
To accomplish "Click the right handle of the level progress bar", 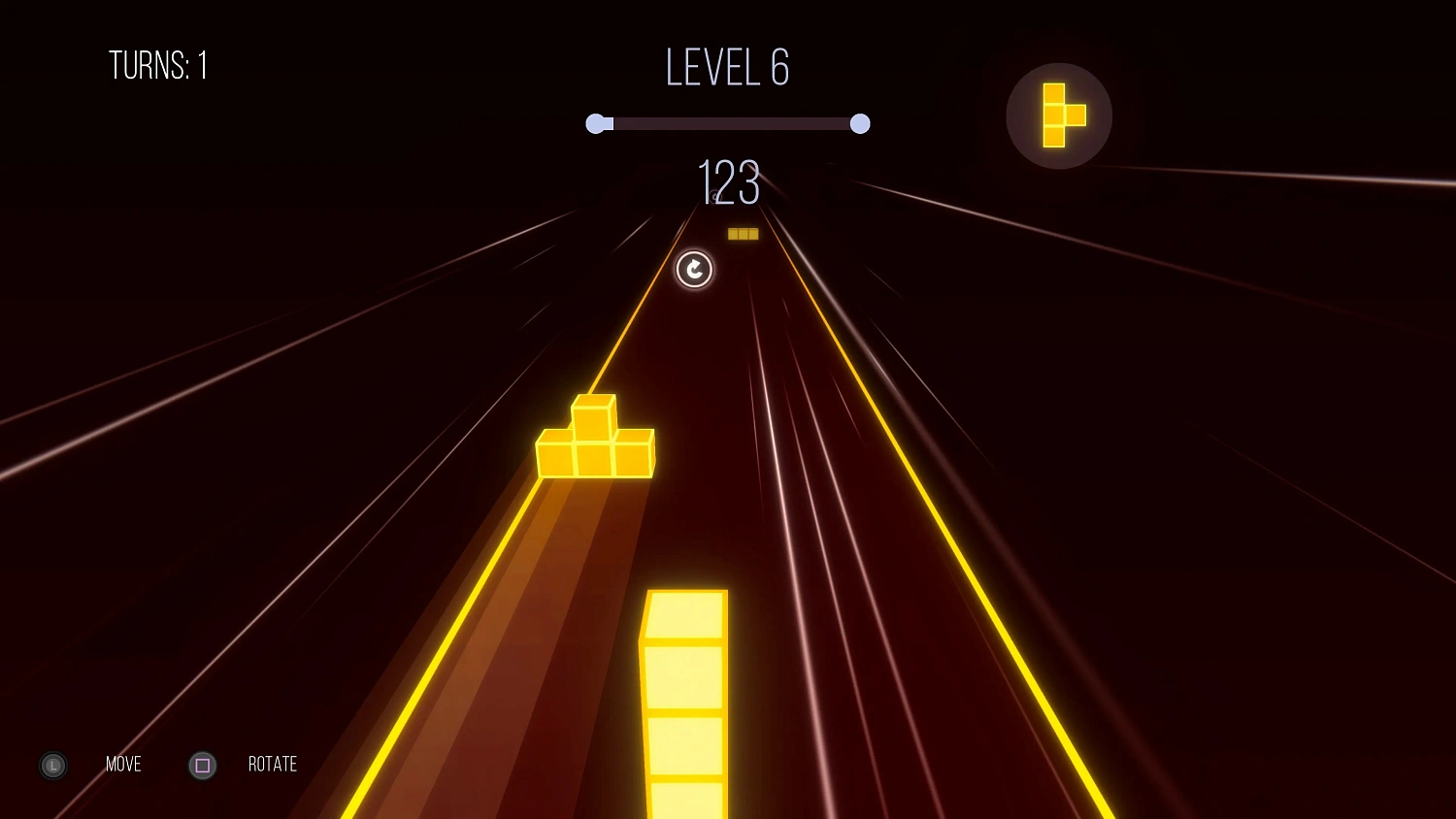I will click(x=860, y=123).
